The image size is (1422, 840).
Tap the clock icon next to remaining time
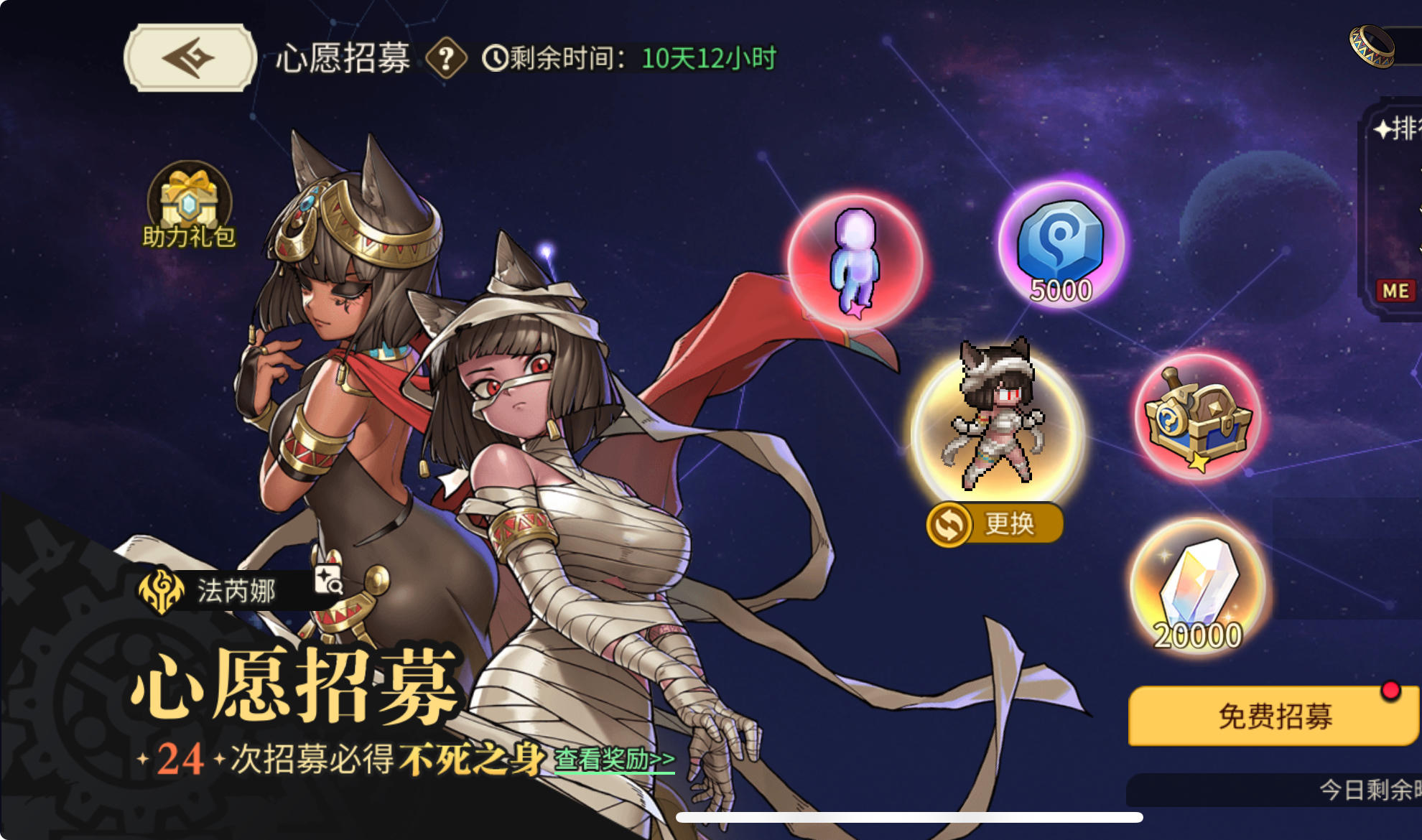tap(496, 57)
